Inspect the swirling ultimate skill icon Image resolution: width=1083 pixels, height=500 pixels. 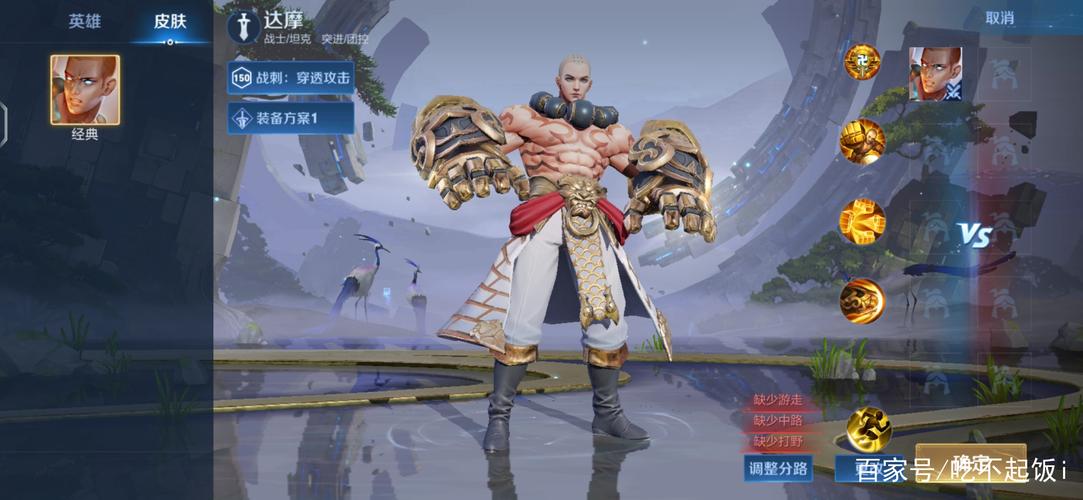(x=861, y=298)
